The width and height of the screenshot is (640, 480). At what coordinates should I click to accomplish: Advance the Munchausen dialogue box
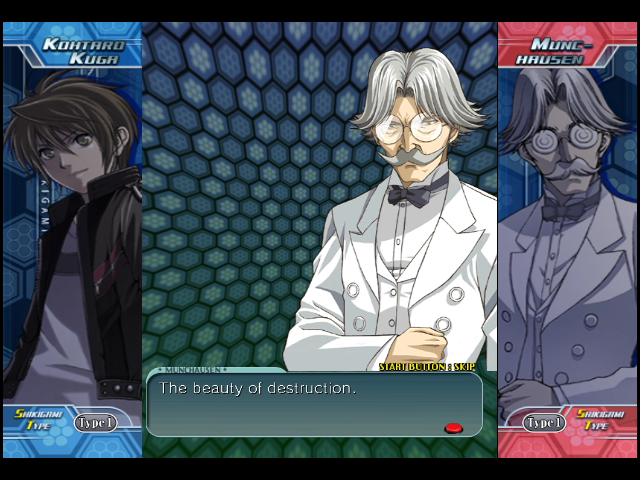314,405
